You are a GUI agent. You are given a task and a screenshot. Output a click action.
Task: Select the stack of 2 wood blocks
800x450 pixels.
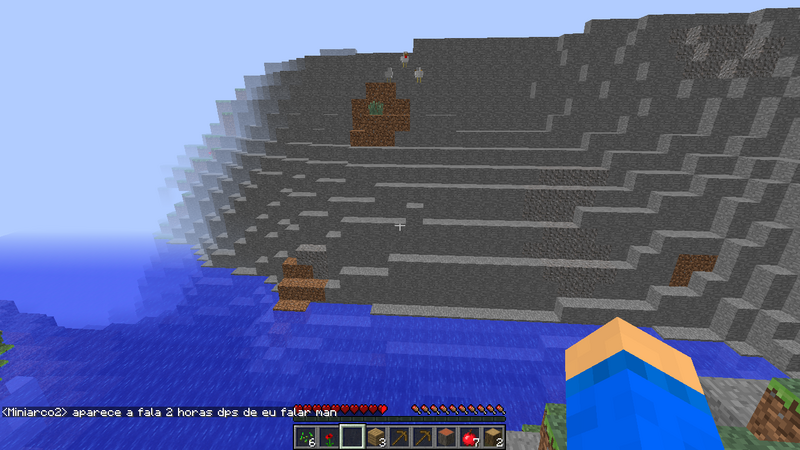tap(491, 437)
